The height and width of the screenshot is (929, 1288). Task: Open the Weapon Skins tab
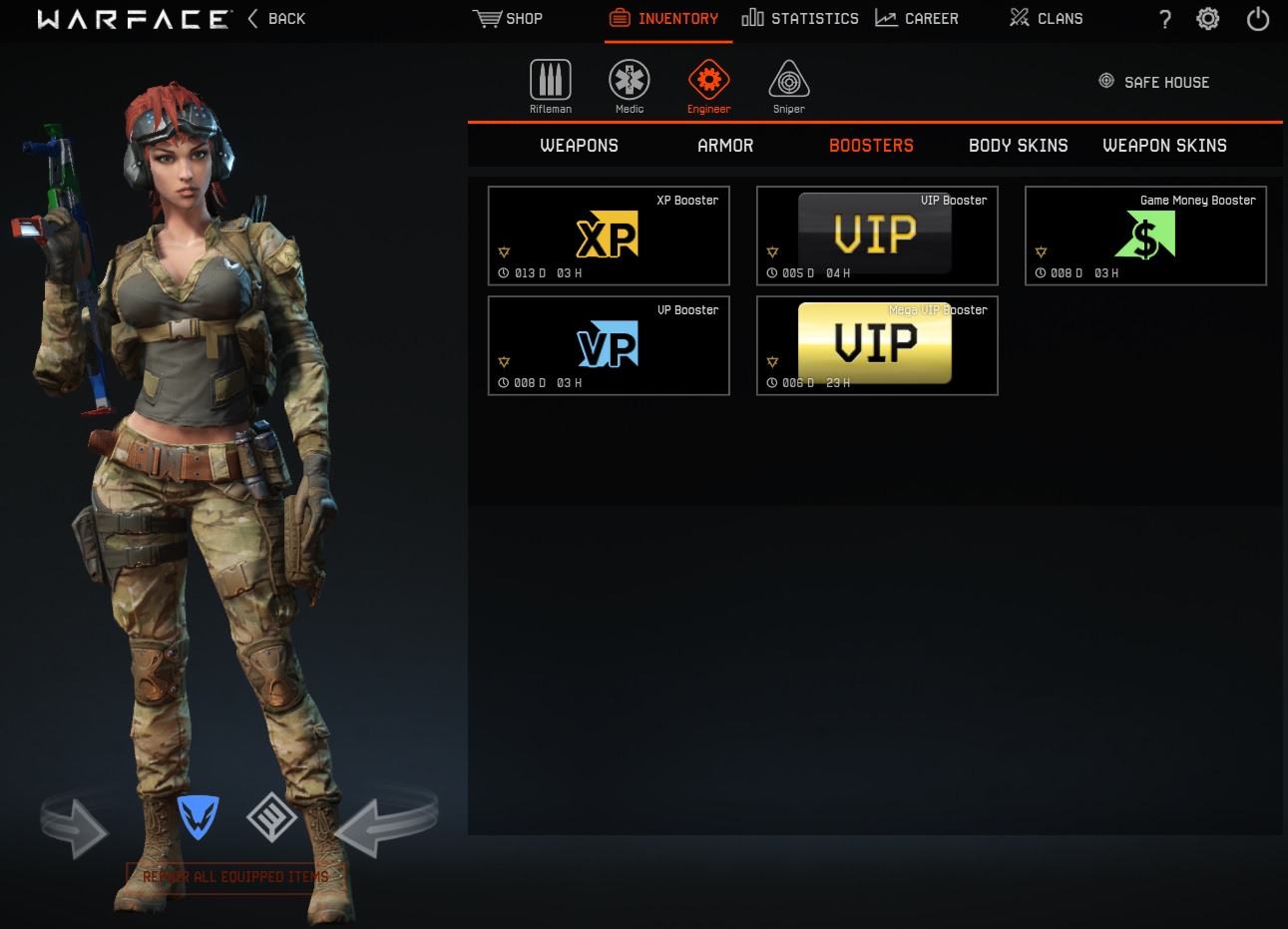1164,145
